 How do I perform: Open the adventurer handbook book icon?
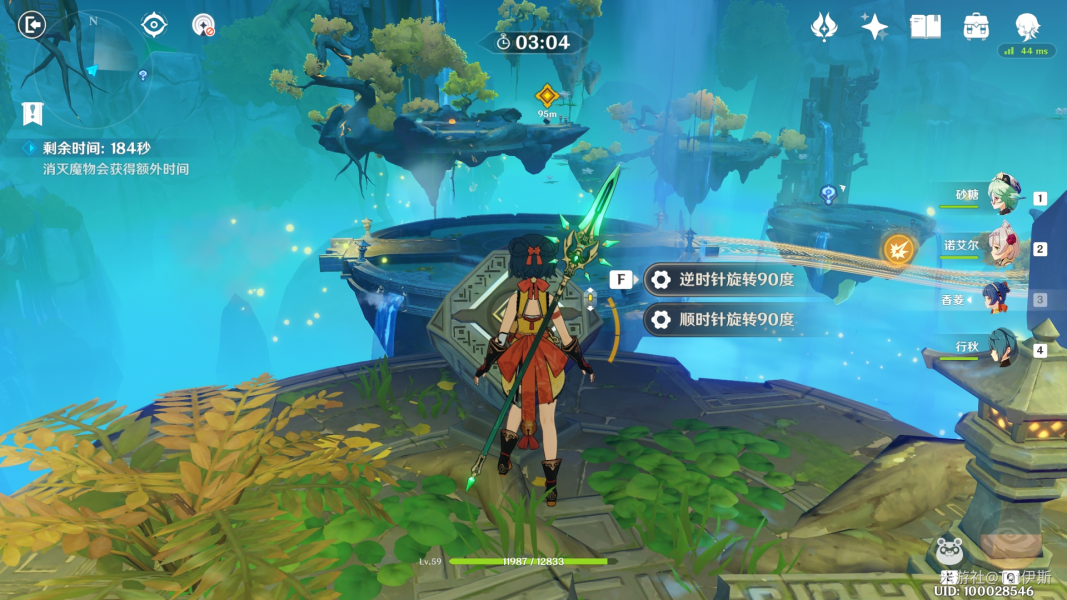point(925,27)
